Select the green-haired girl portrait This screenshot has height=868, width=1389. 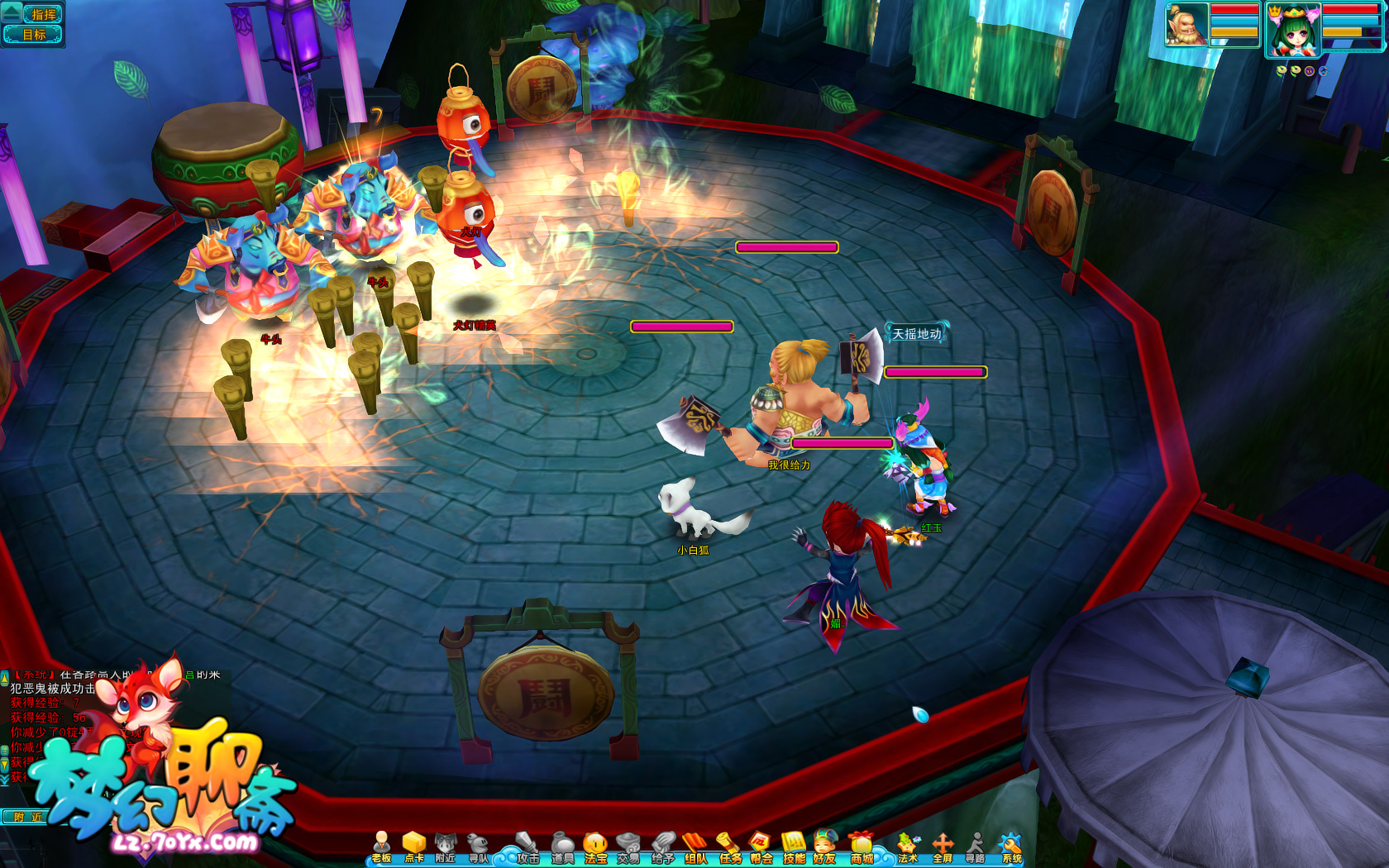pos(1292,29)
